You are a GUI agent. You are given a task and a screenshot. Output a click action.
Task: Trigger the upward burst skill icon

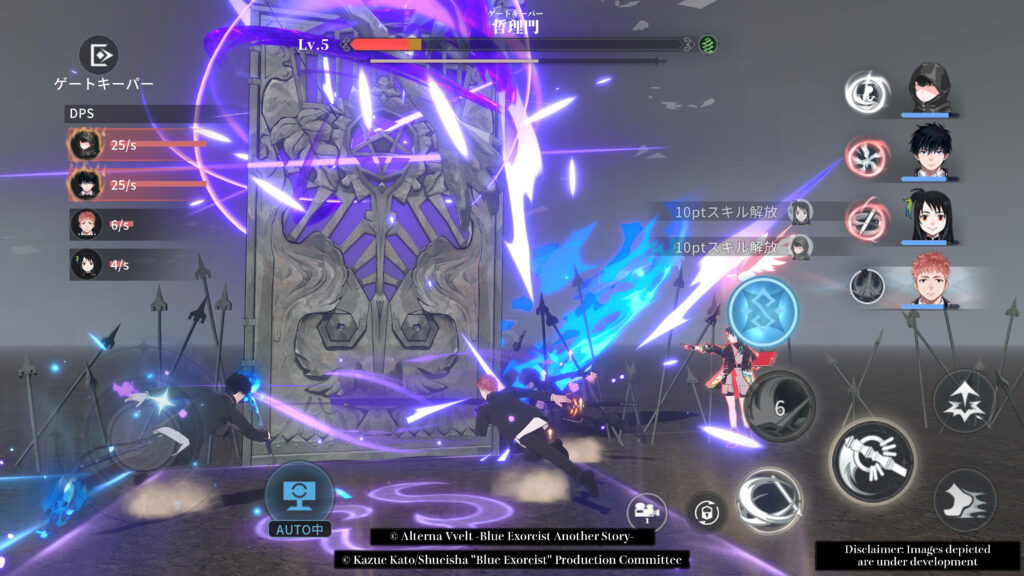pyautogui.click(x=964, y=400)
